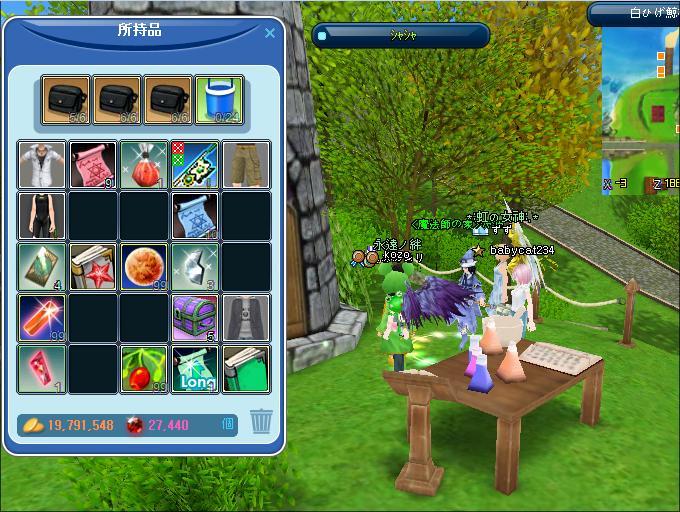Open the purple treasure chest item

click(195, 318)
